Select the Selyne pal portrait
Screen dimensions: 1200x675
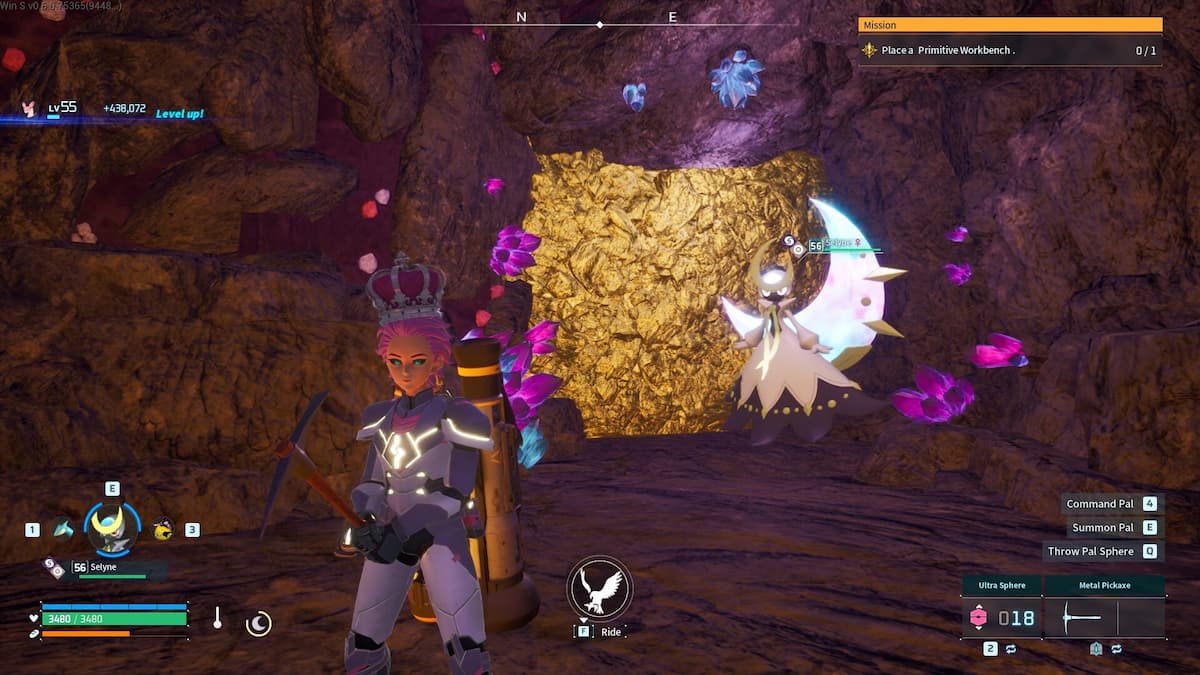(112, 529)
